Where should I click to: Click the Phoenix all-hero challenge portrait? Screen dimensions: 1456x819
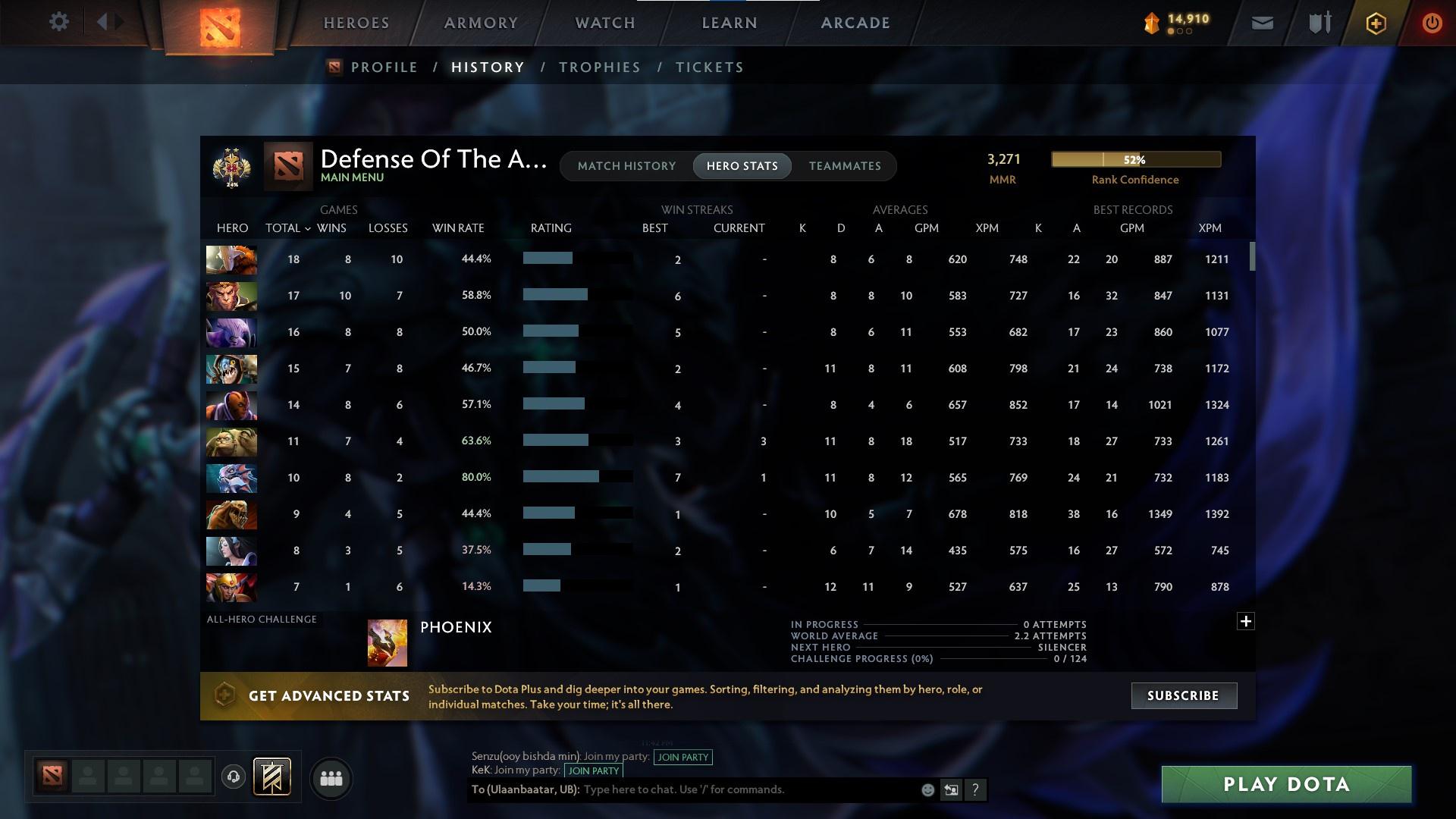point(387,642)
